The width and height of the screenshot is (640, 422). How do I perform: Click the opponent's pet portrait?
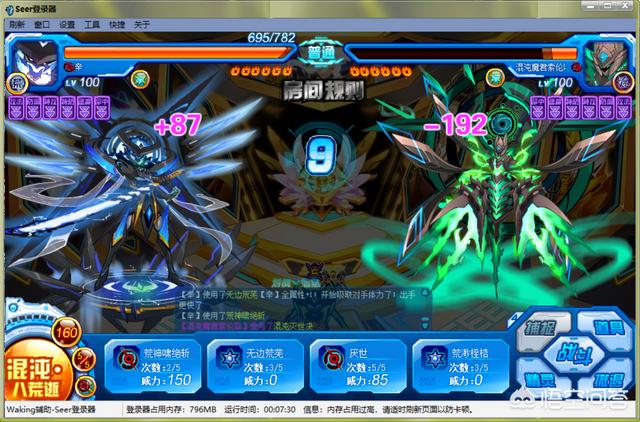pyautogui.click(x=607, y=57)
